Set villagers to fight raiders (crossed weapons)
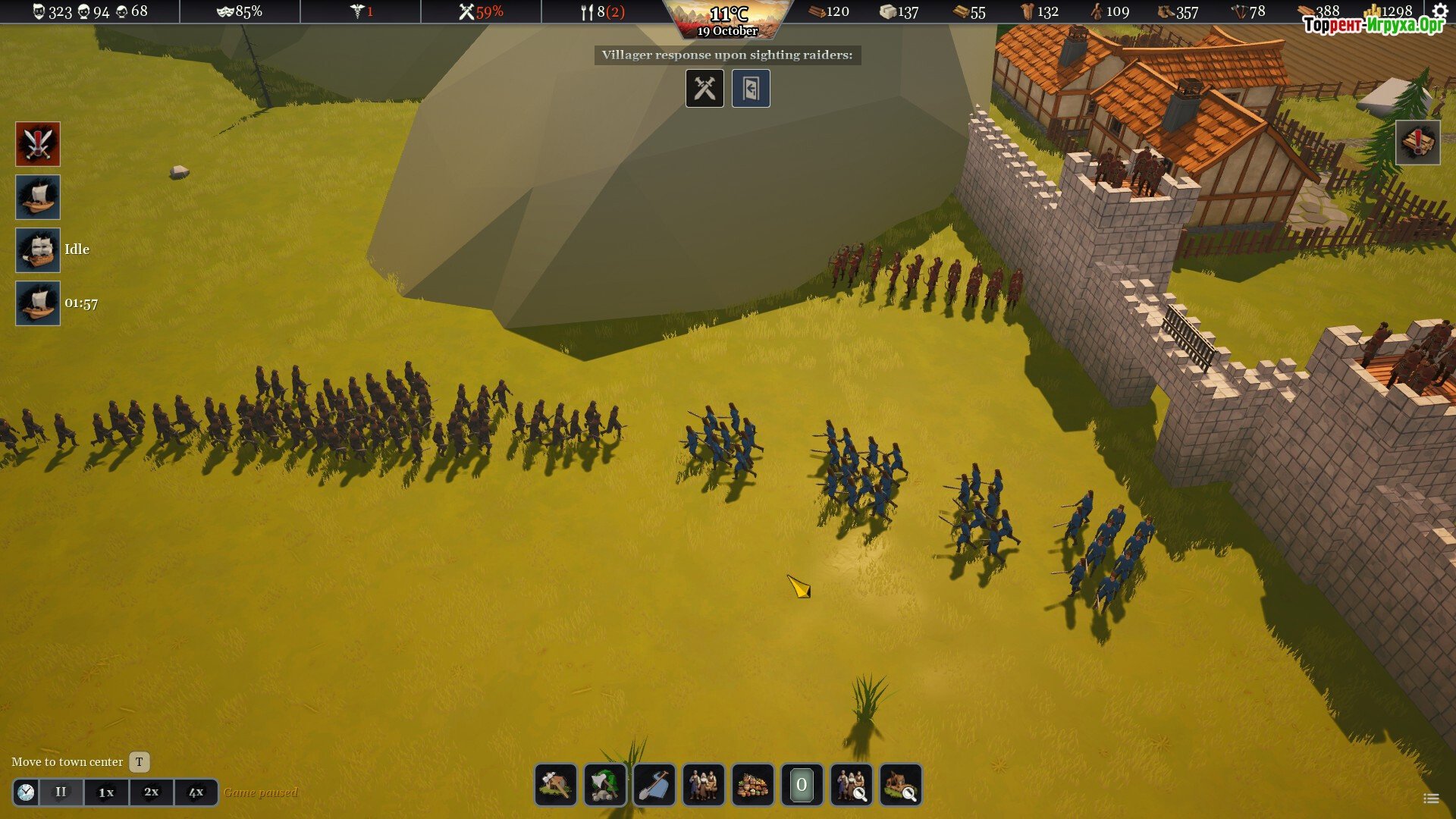 pos(704,89)
